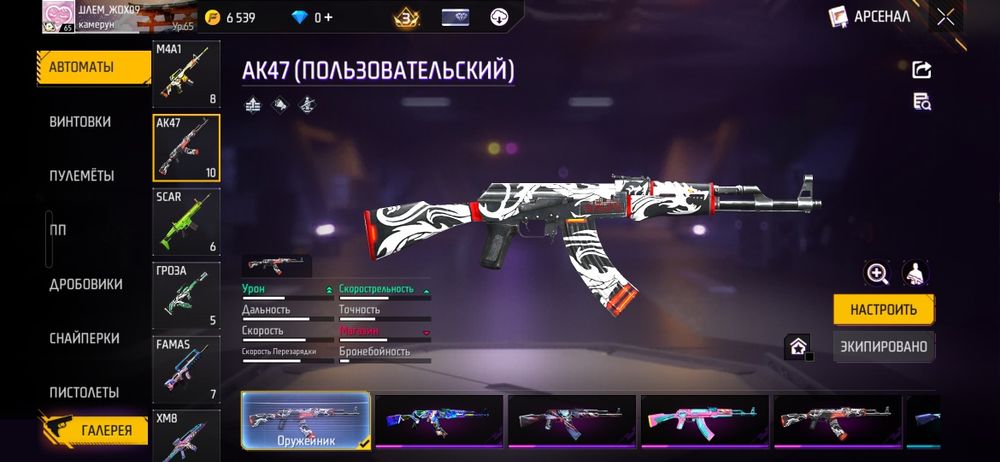Pick the FAMAS weapon tile
Image resolution: width=1000 pixels, height=462 pixels.
pos(186,369)
